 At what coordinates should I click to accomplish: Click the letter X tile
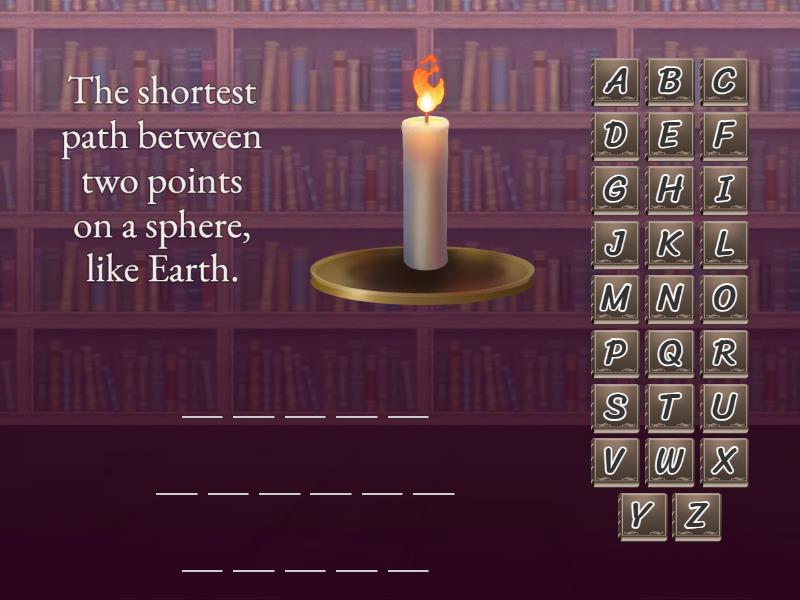pyautogui.click(x=724, y=462)
